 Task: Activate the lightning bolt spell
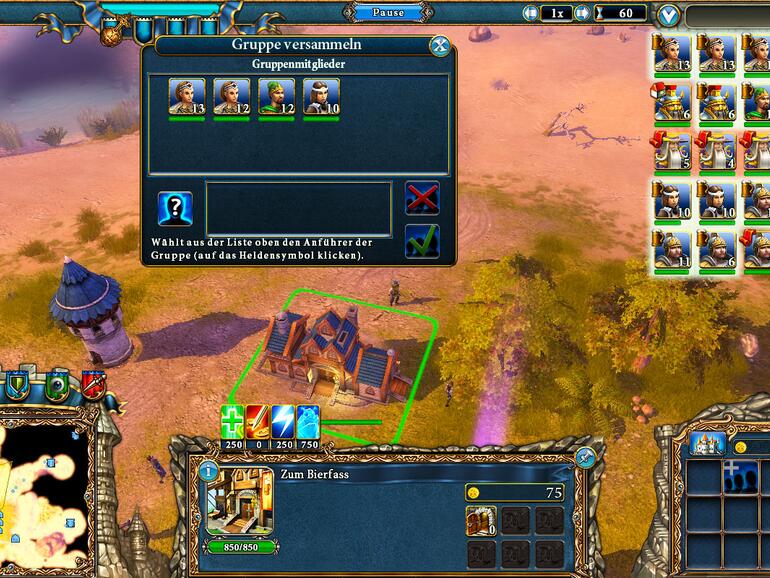click(283, 422)
